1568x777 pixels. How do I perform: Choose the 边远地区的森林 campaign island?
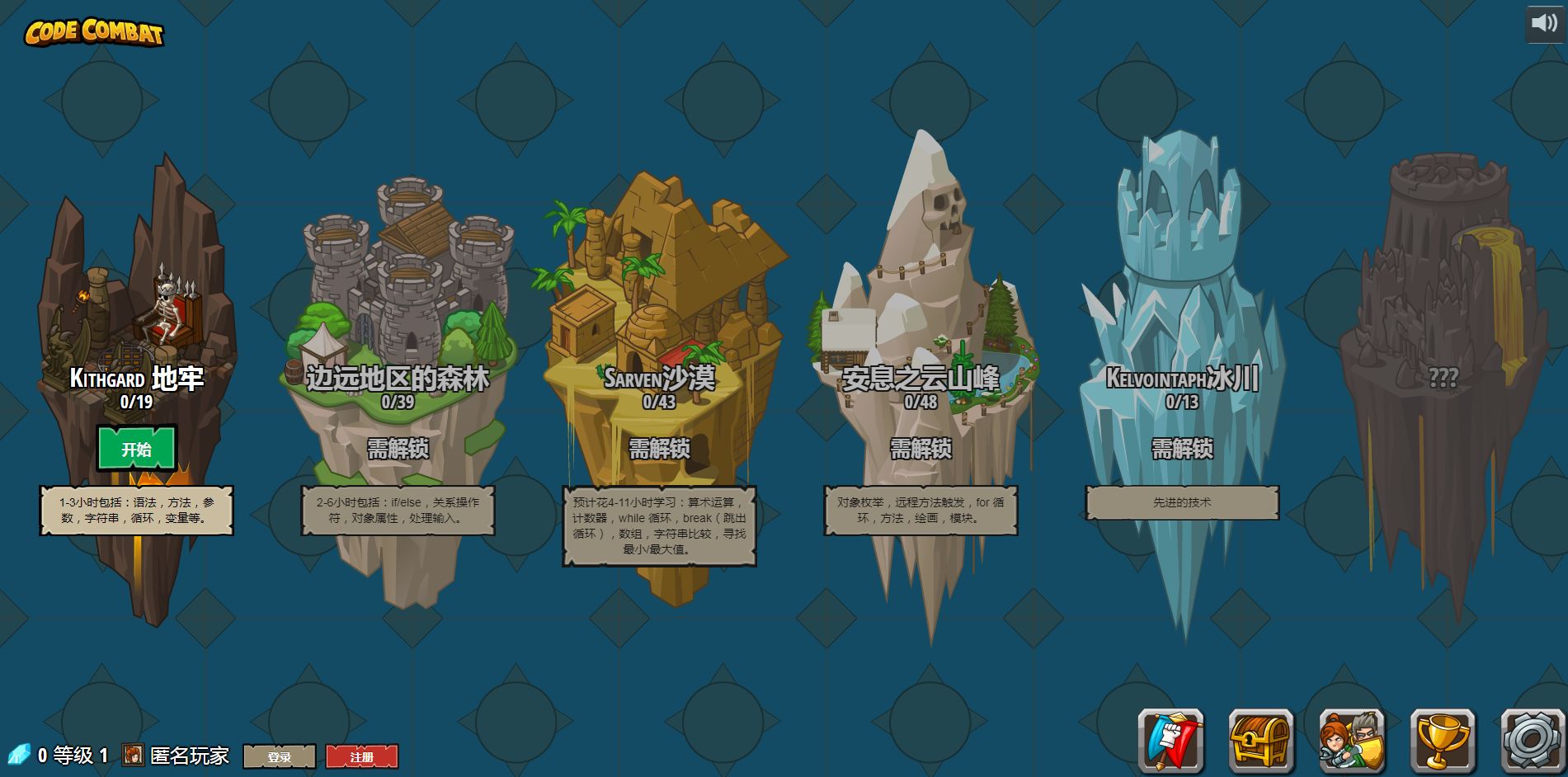coord(398,330)
